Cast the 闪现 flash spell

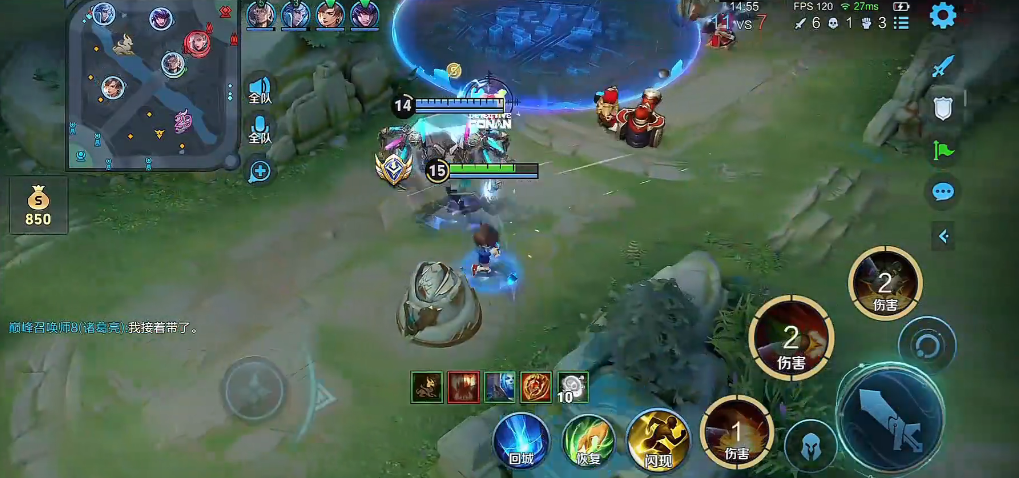click(657, 440)
